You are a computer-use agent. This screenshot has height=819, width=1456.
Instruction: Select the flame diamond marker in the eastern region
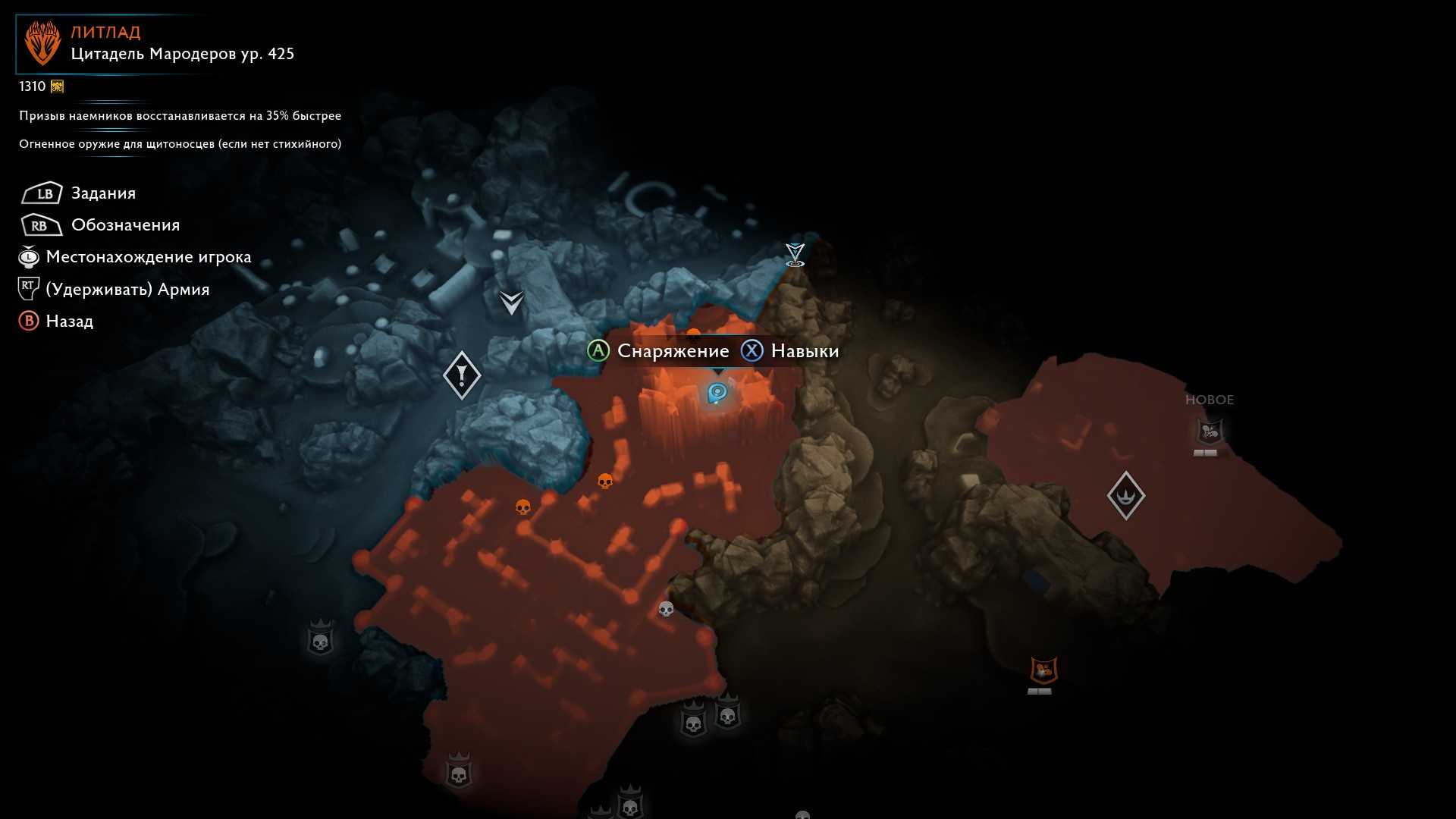point(1125,495)
